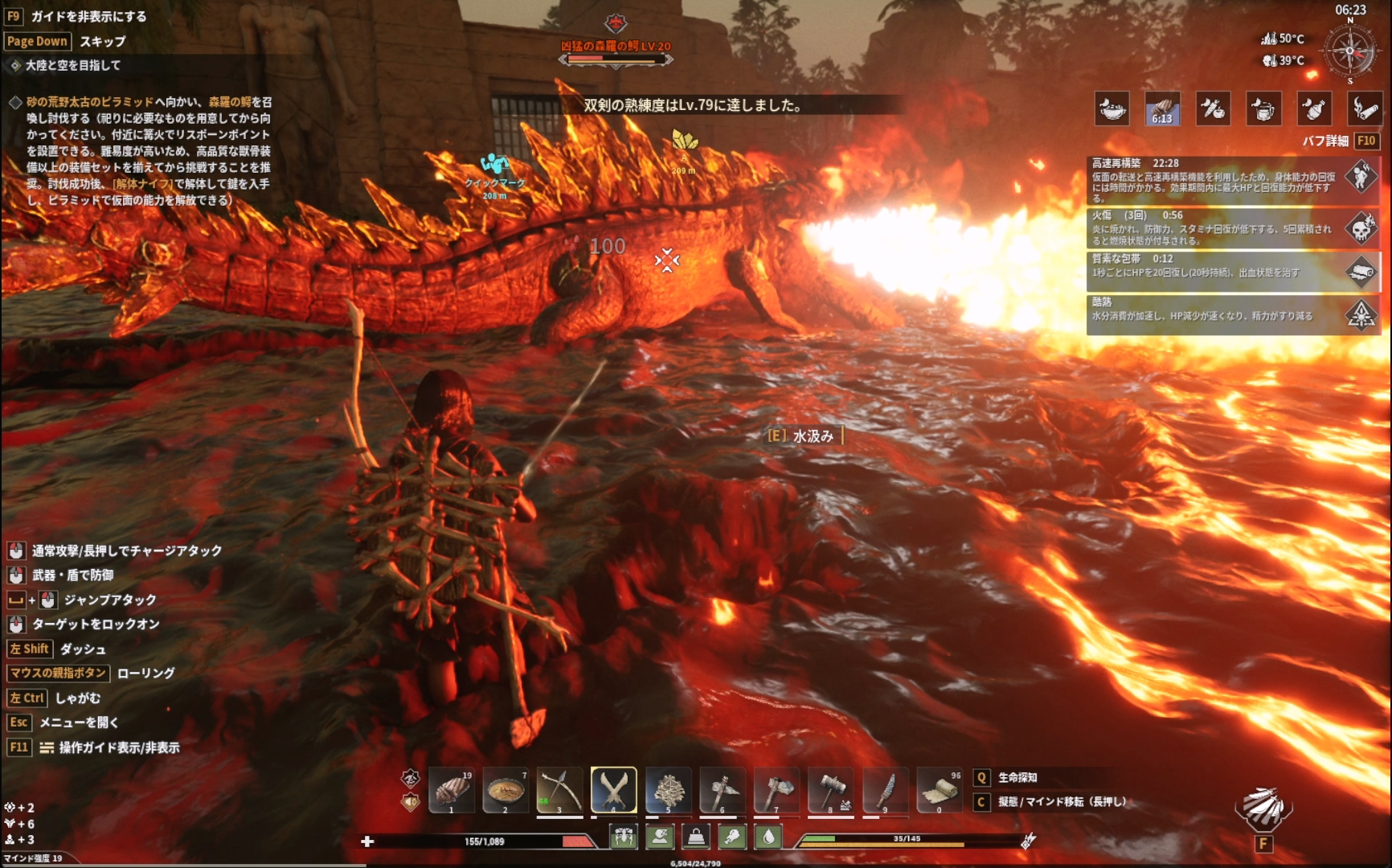Select the bone bundle hotbar slot

668,791
